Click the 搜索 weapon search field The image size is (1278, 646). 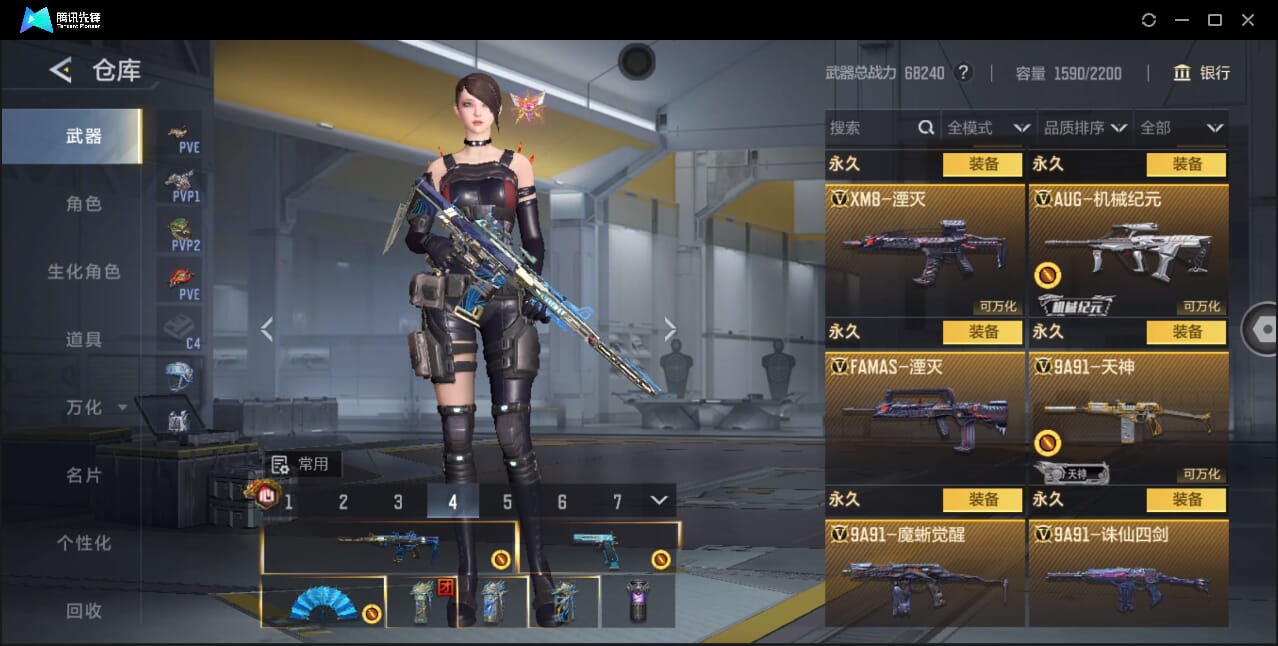click(870, 128)
